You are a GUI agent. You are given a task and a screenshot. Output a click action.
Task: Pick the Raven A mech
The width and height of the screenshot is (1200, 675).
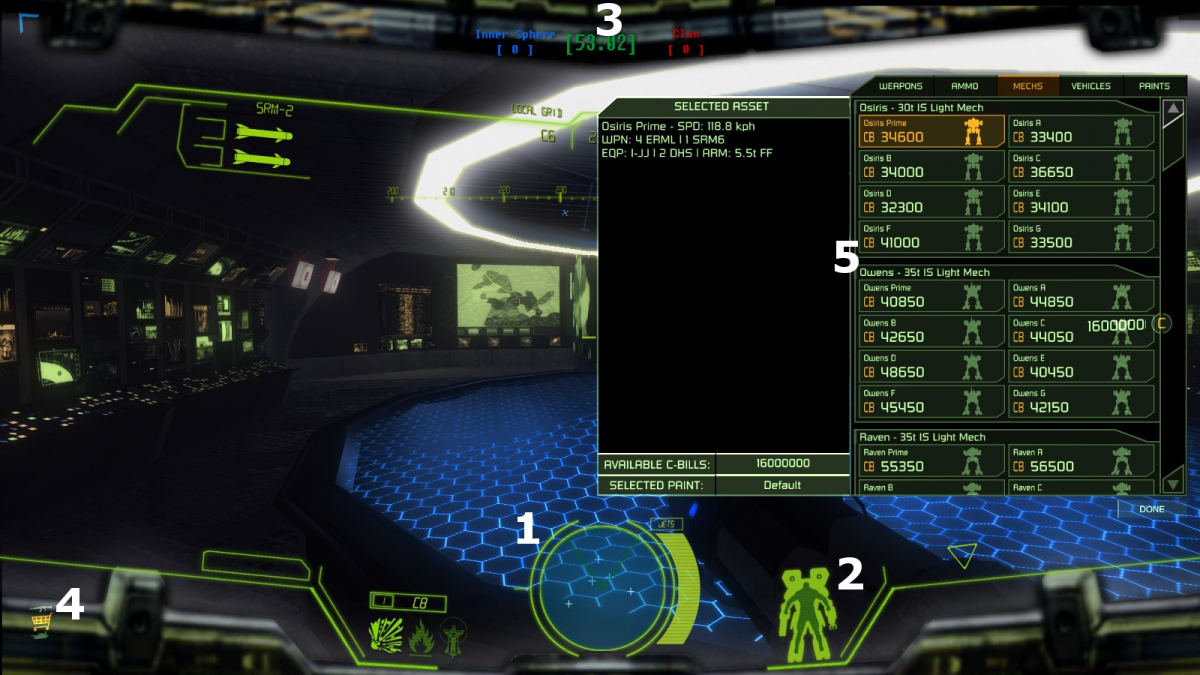[x=1081, y=460]
